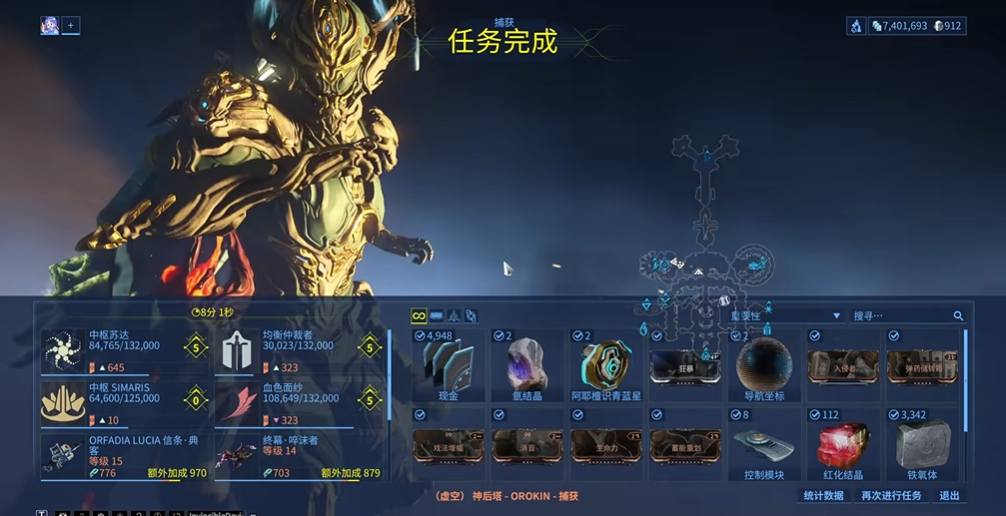Viewport: 1006px width, 516px height.
Task: Open the 重要性 sort dropdown
Action: click(785, 316)
